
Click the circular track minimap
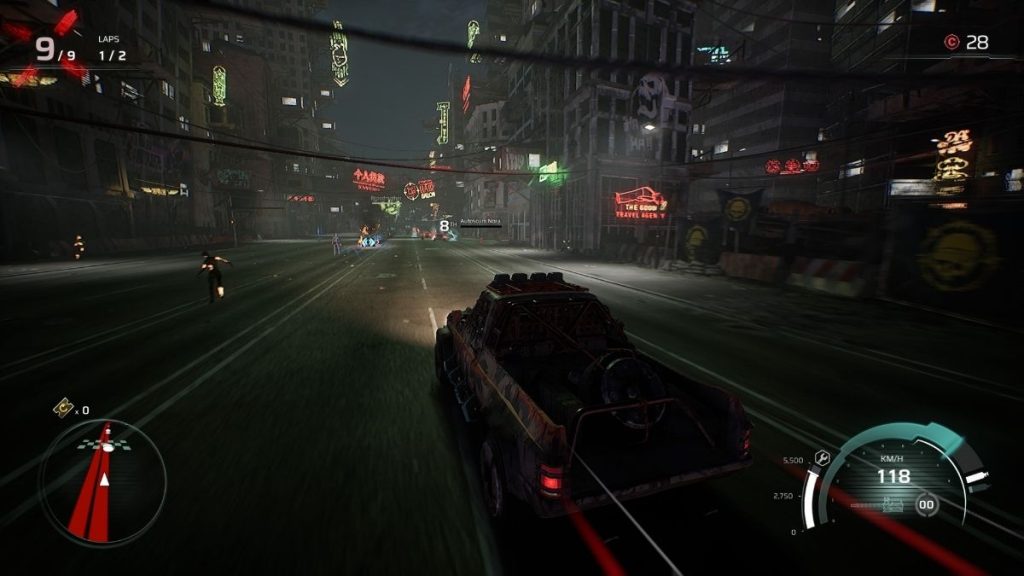102,483
